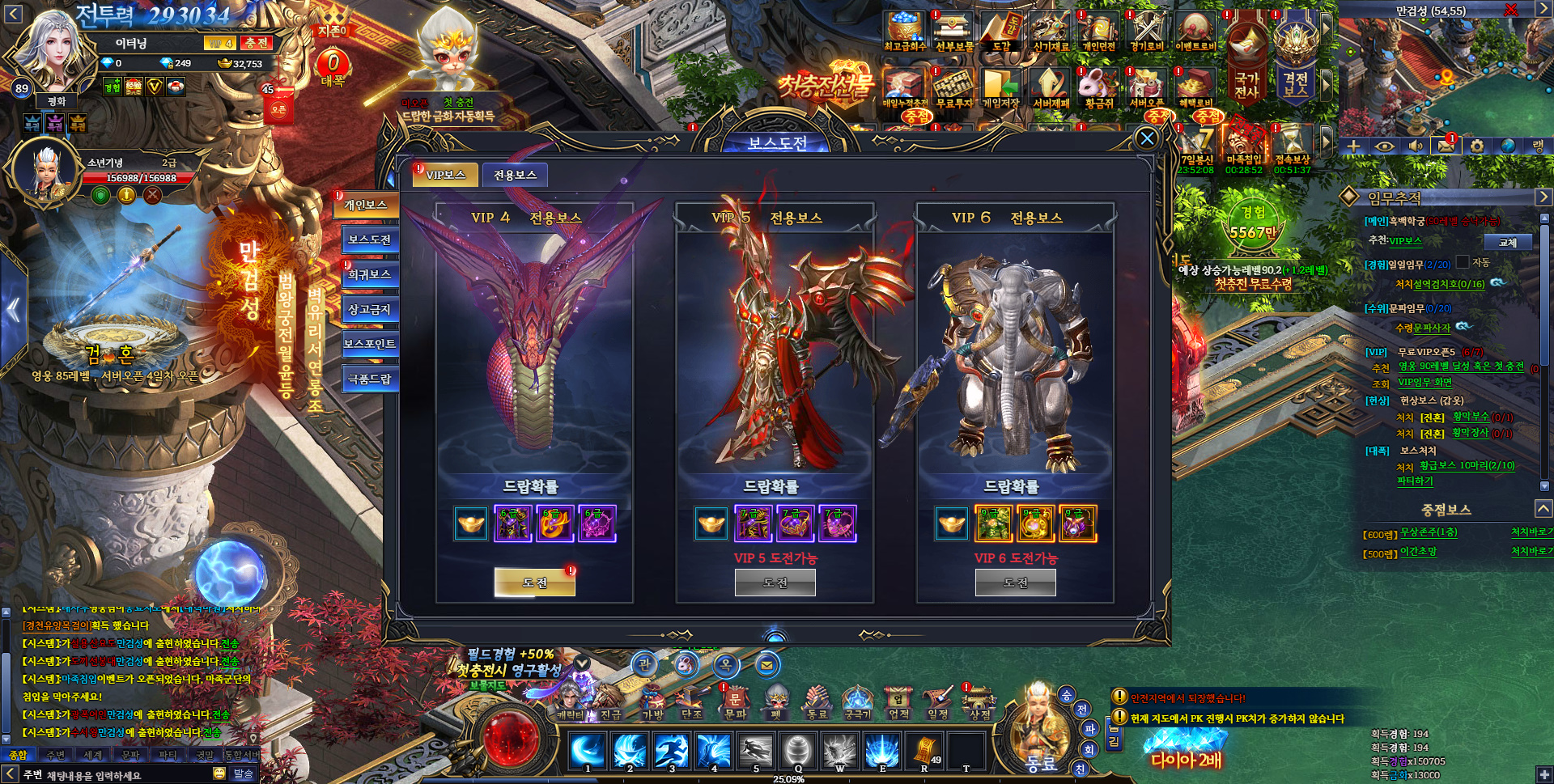Challenge the VIP 4 boss with 도전
Viewport: 1554px width, 784px height.
pos(535,583)
